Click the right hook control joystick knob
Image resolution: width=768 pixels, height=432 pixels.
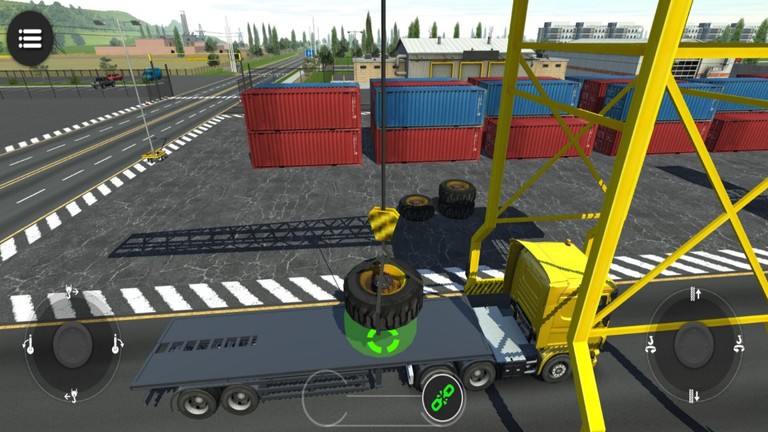click(695, 345)
